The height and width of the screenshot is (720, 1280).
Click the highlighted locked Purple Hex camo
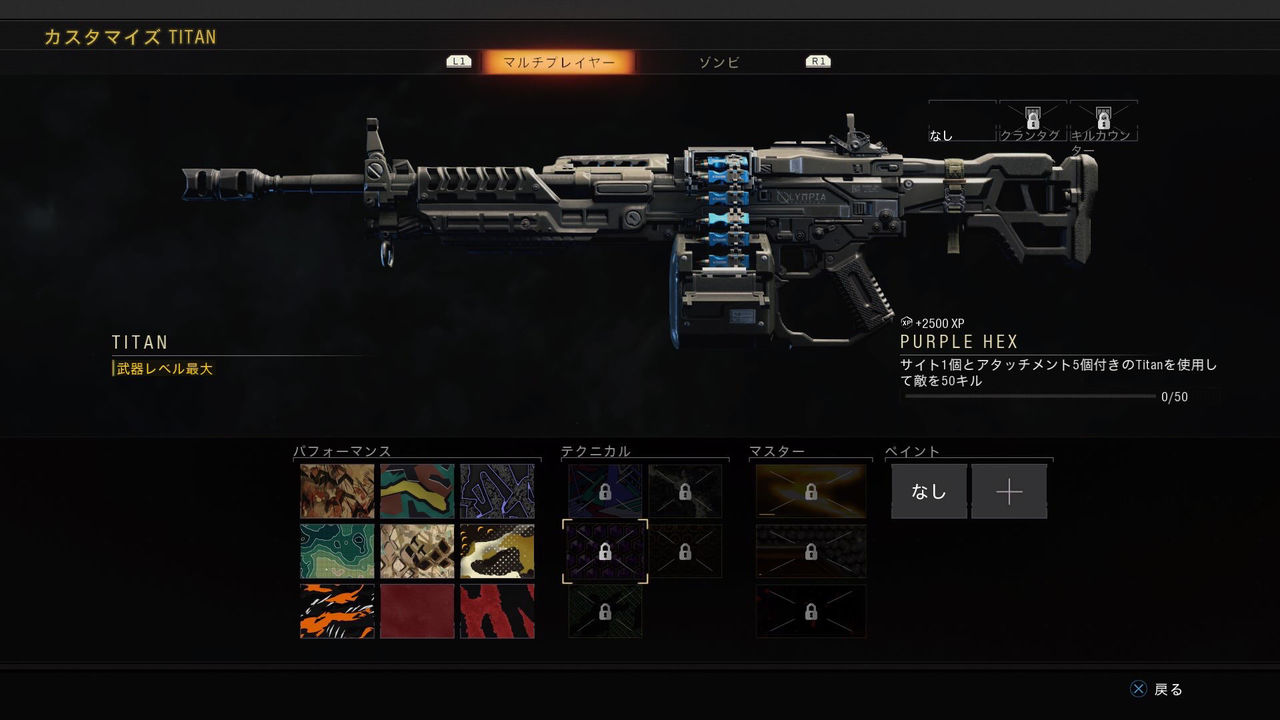click(605, 551)
